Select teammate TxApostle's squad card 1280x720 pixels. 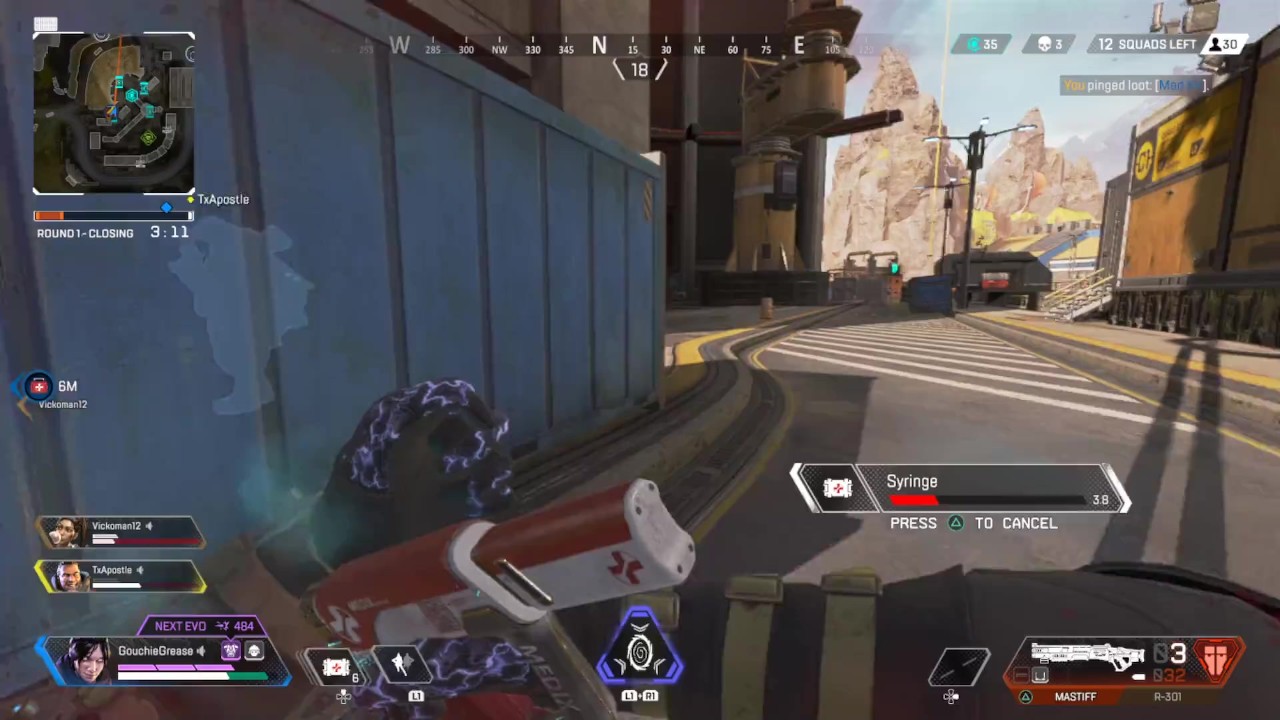pos(120,576)
